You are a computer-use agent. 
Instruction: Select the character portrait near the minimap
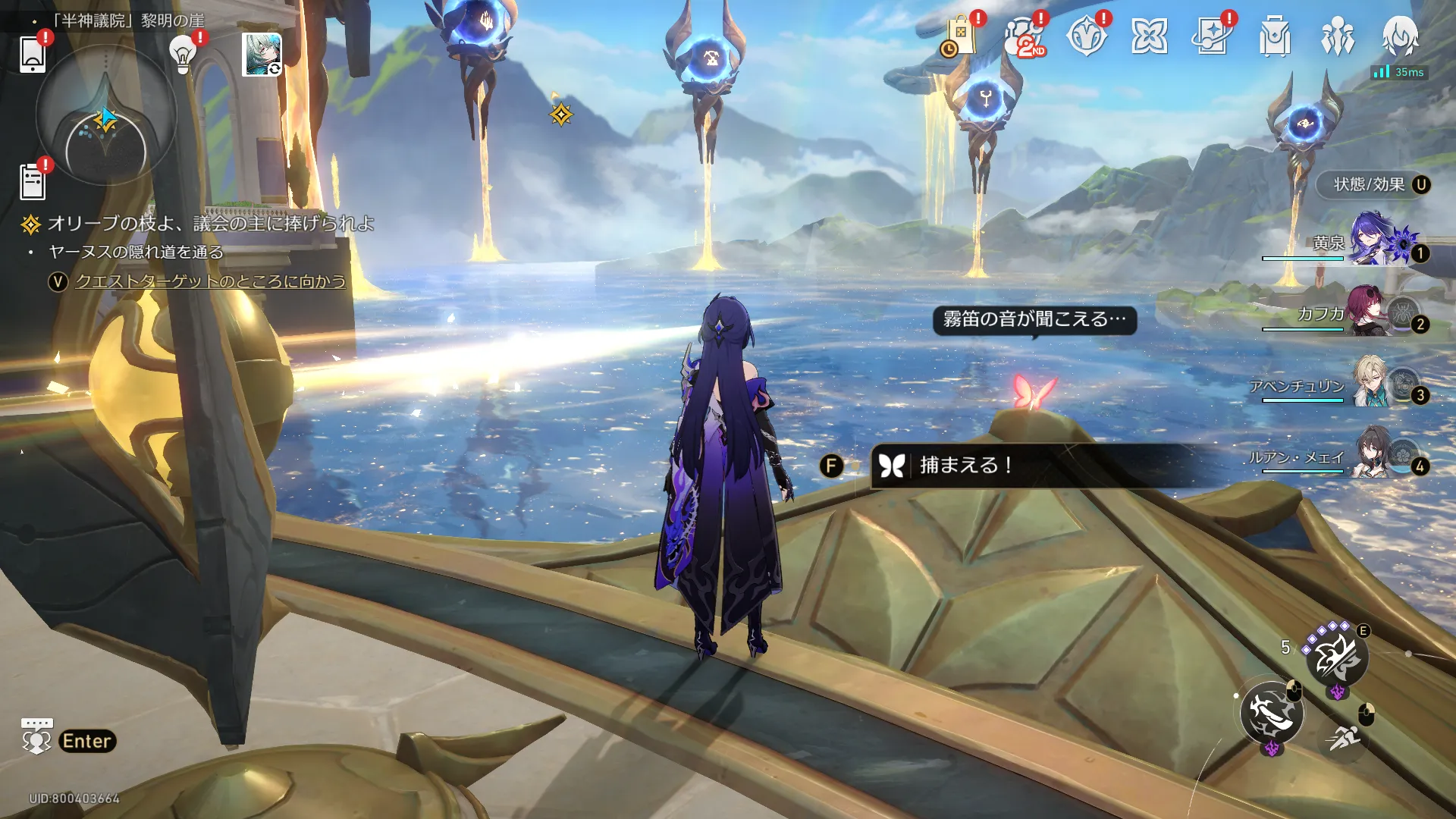click(x=262, y=54)
